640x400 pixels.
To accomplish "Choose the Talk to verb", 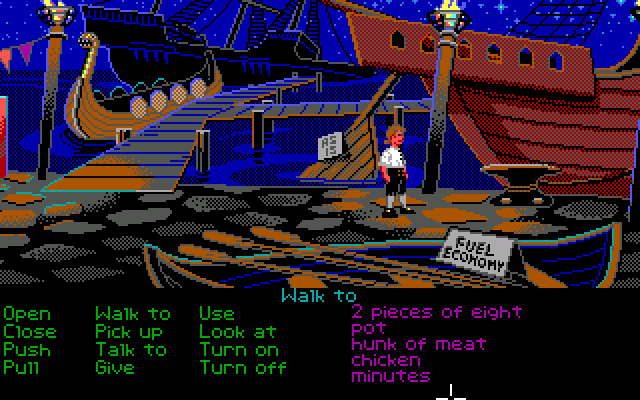I will pos(131,349).
